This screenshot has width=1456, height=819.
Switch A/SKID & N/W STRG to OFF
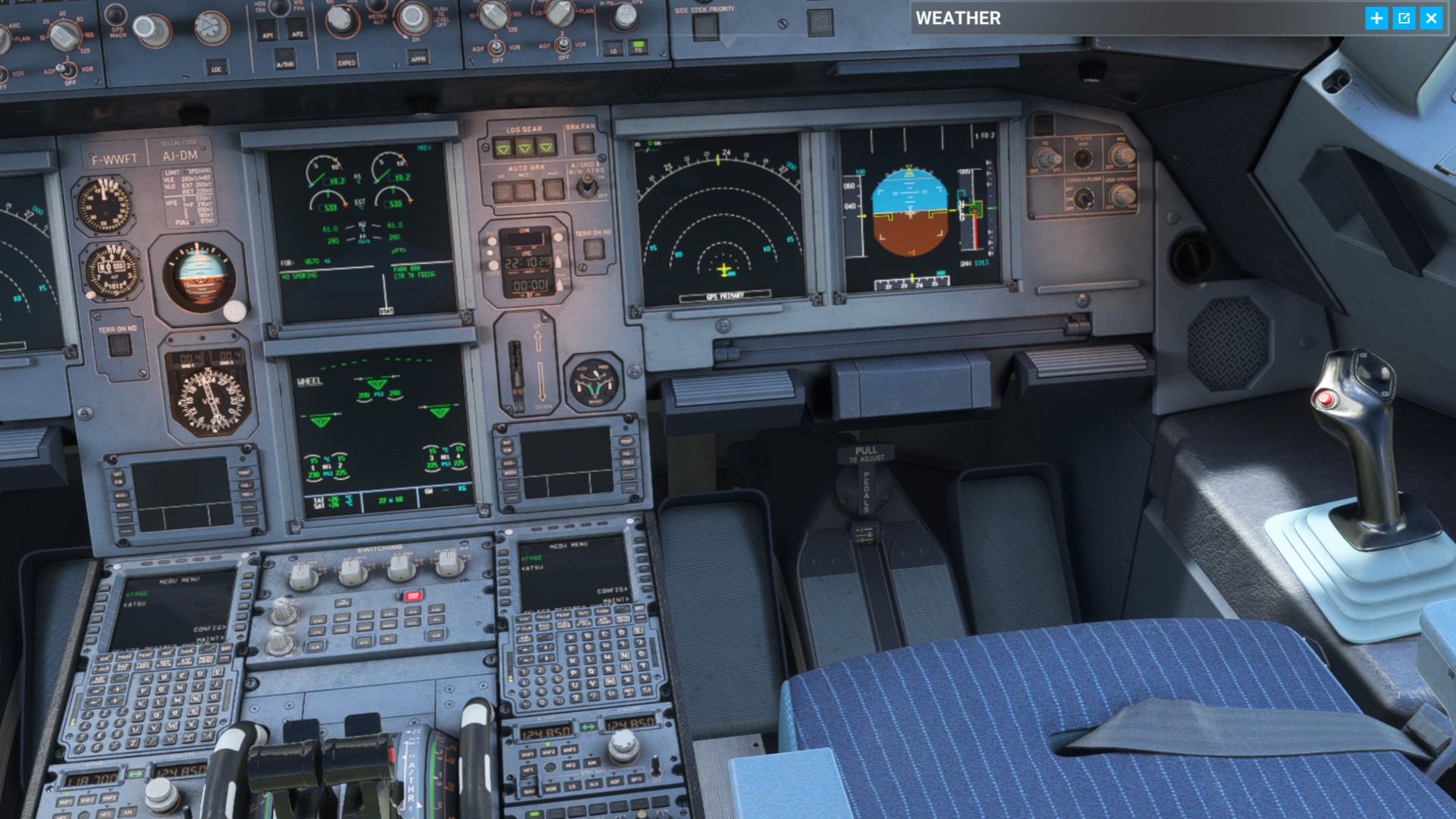[588, 186]
